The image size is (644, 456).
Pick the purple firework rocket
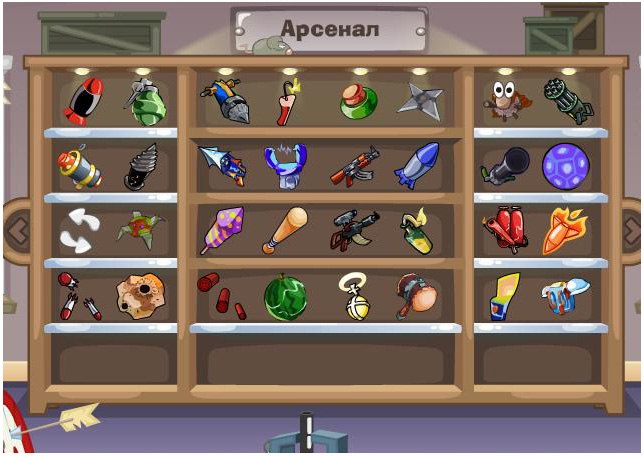[222, 230]
